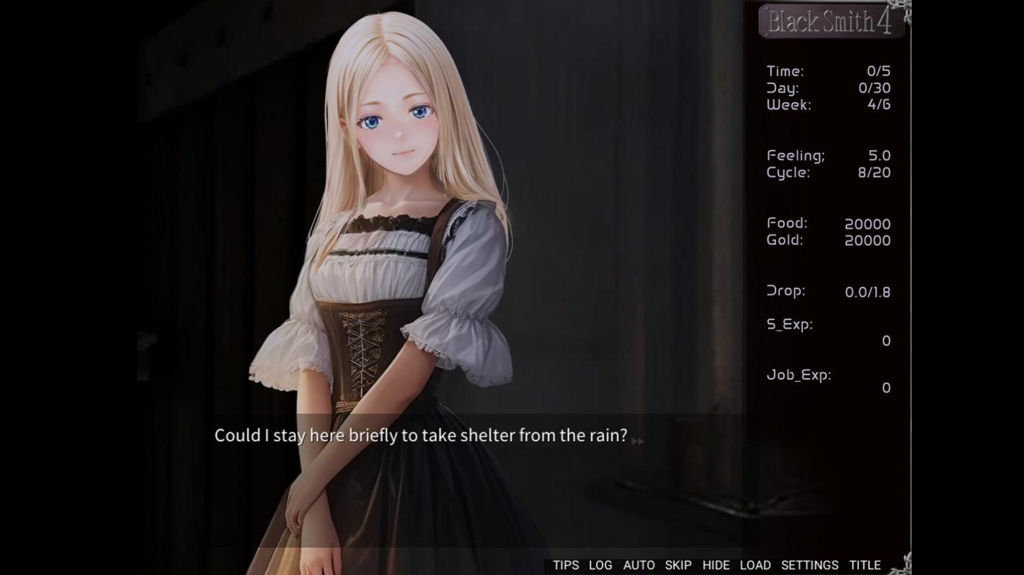
Task: Open the TIPS menu
Action: [566, 565]
